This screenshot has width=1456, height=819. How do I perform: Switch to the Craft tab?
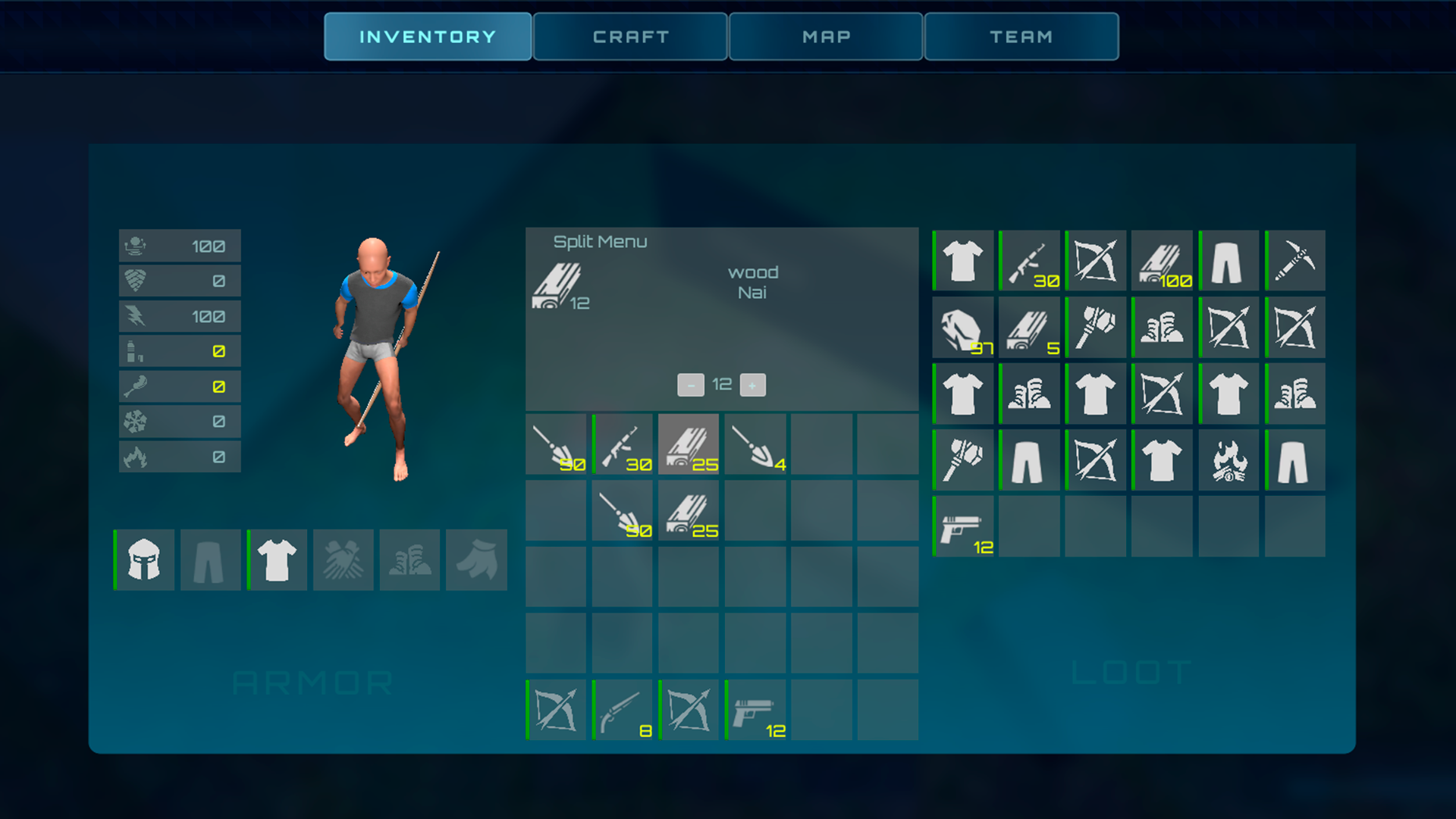click(x=629, y=36)
